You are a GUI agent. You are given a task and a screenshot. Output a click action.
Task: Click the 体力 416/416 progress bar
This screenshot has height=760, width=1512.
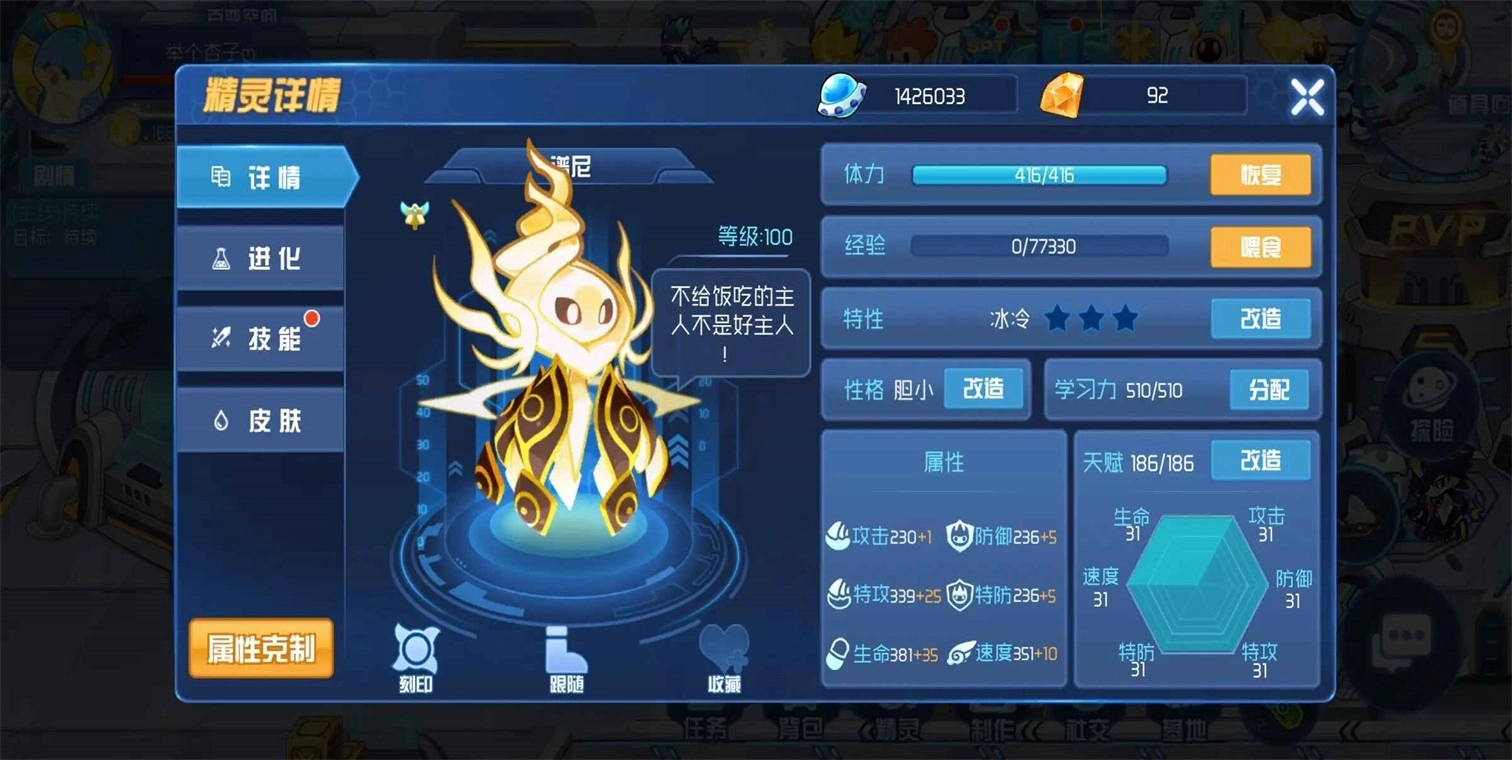[x=1039, y=174]
